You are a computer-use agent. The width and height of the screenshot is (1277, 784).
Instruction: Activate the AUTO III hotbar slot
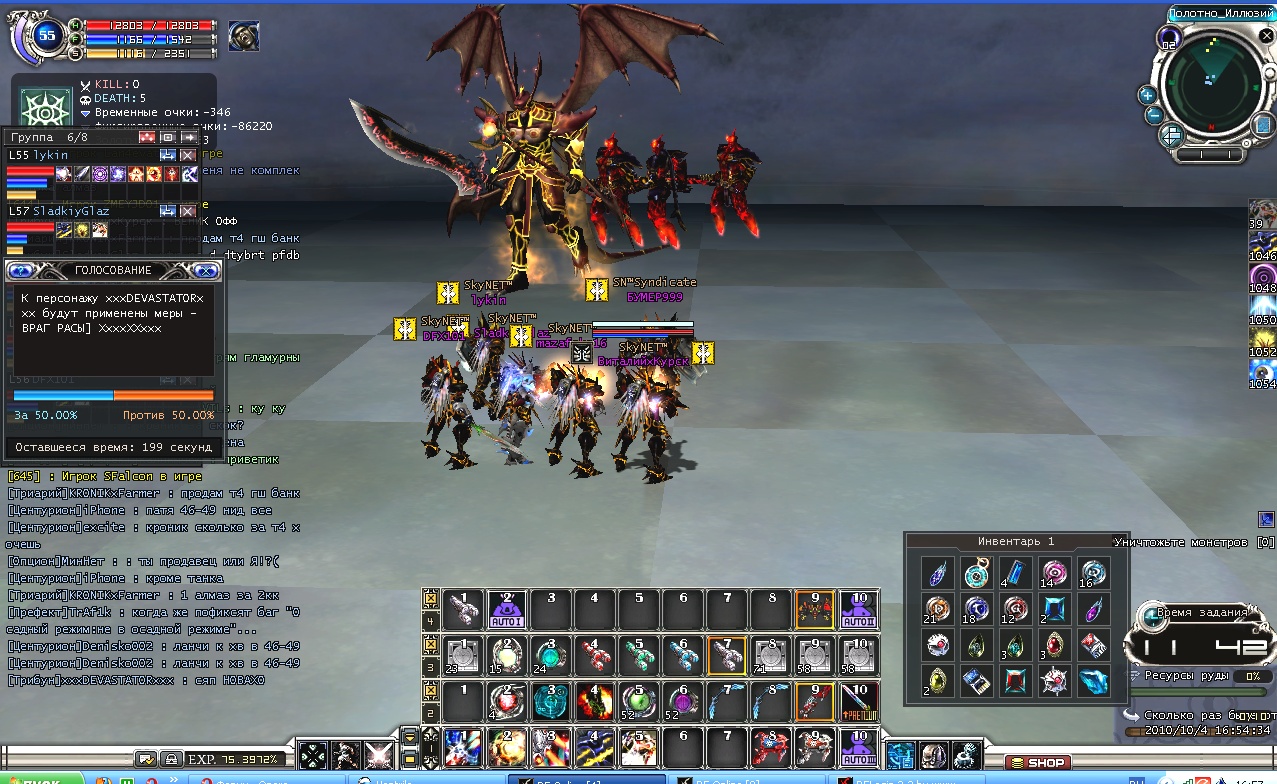coord(859,747)
